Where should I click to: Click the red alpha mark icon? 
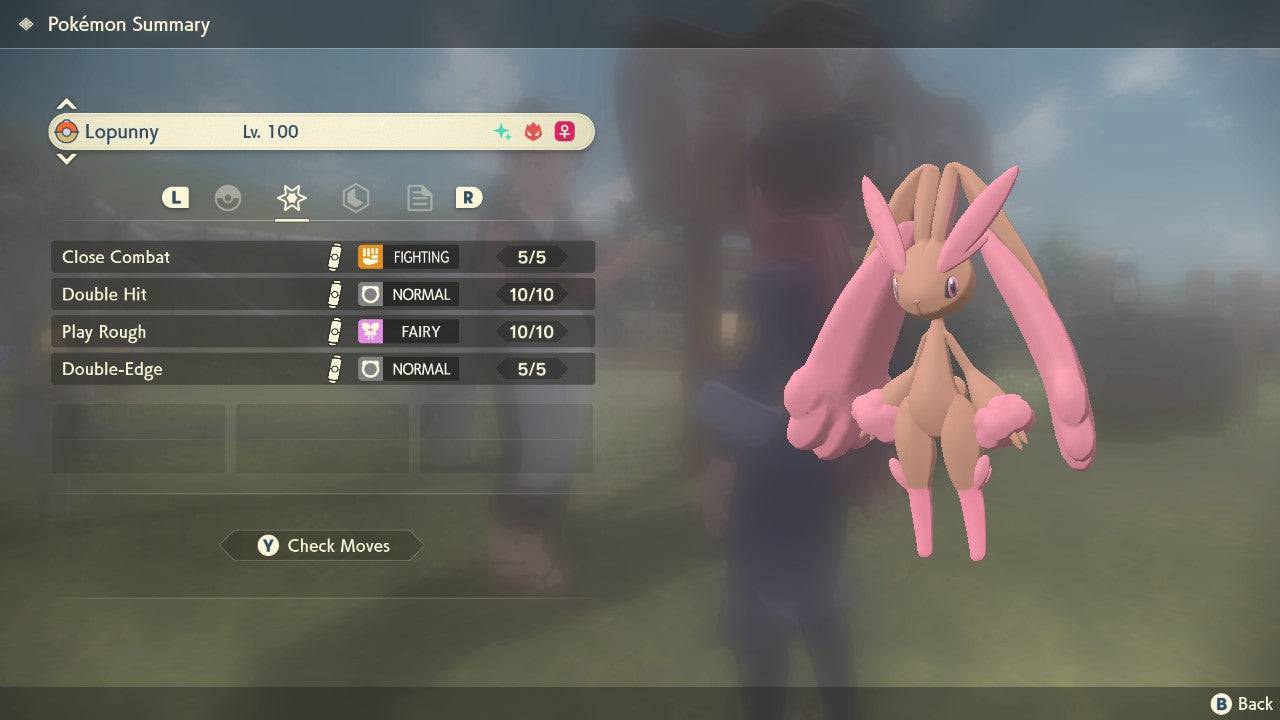[x=533, y=131]
